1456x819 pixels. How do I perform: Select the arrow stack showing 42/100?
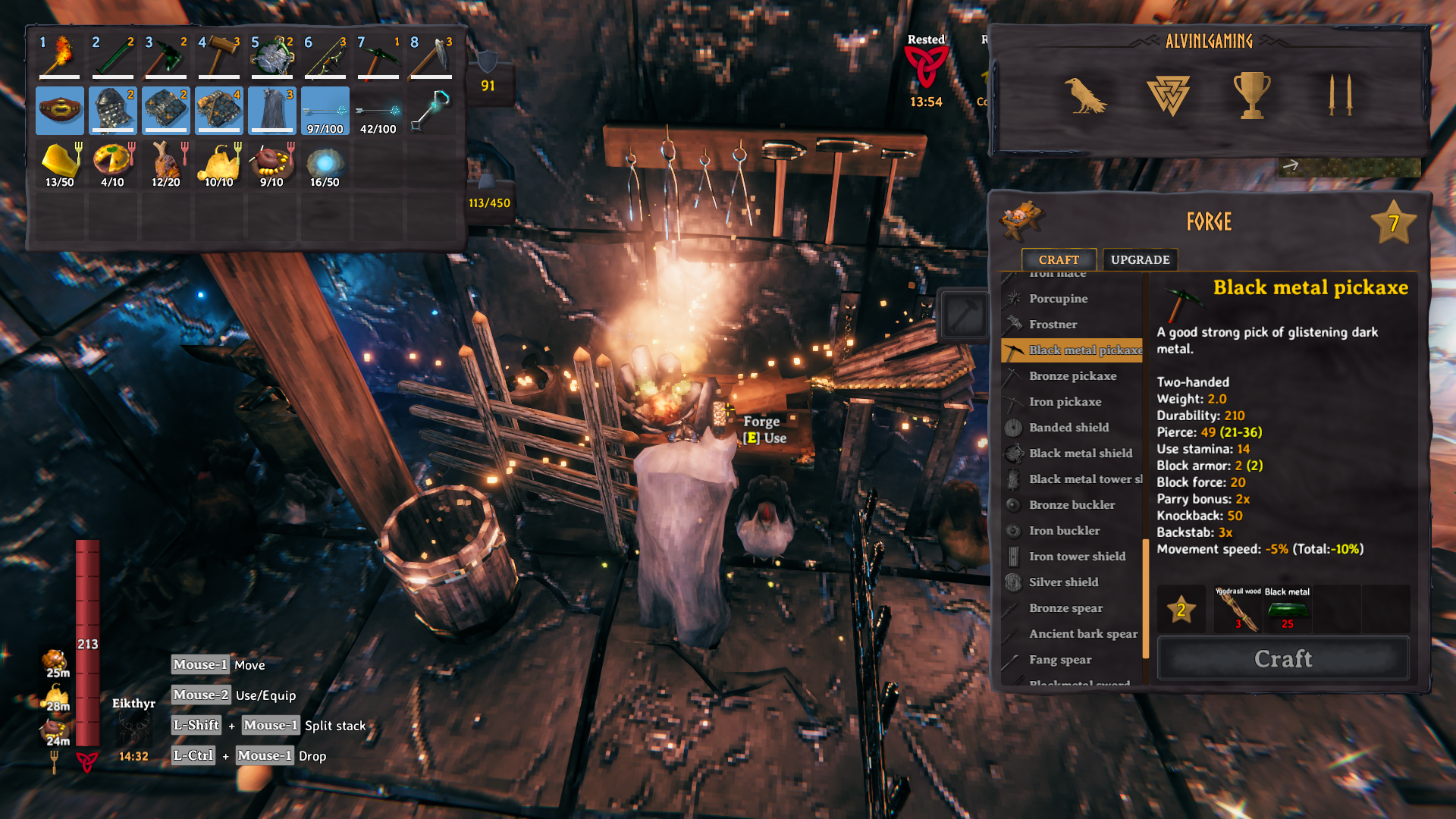(378, 110)
